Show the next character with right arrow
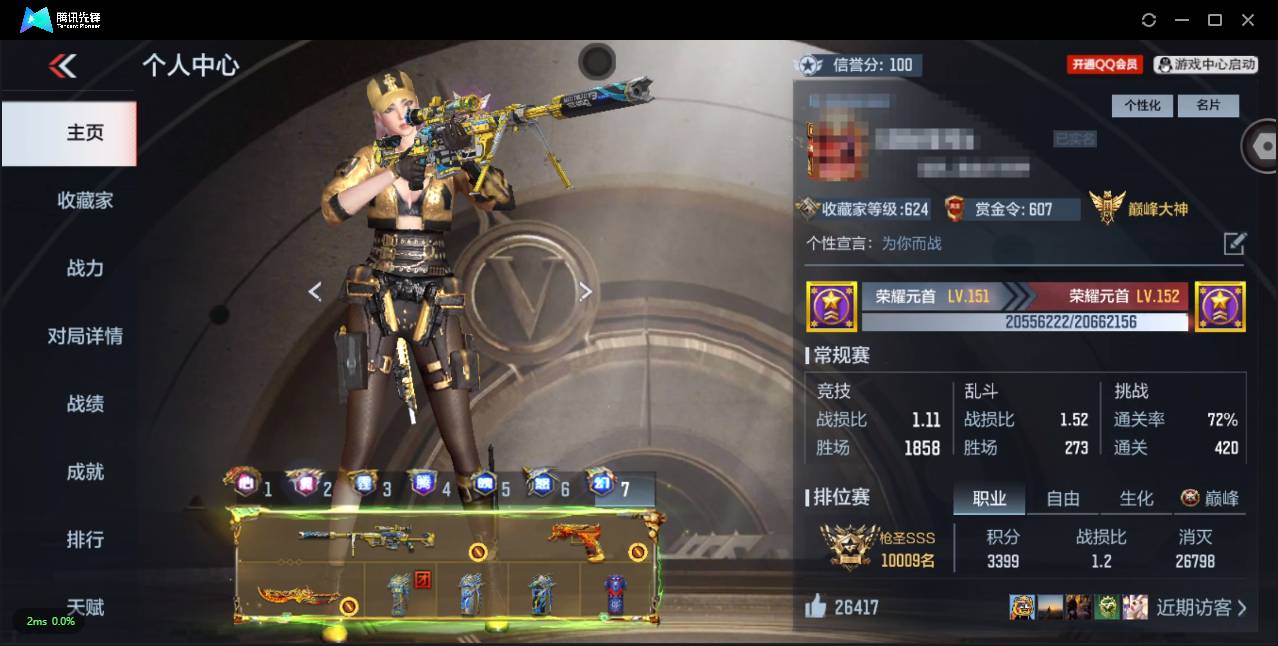The width and height of the screenshot is (1278, 646). pos(586,291)
